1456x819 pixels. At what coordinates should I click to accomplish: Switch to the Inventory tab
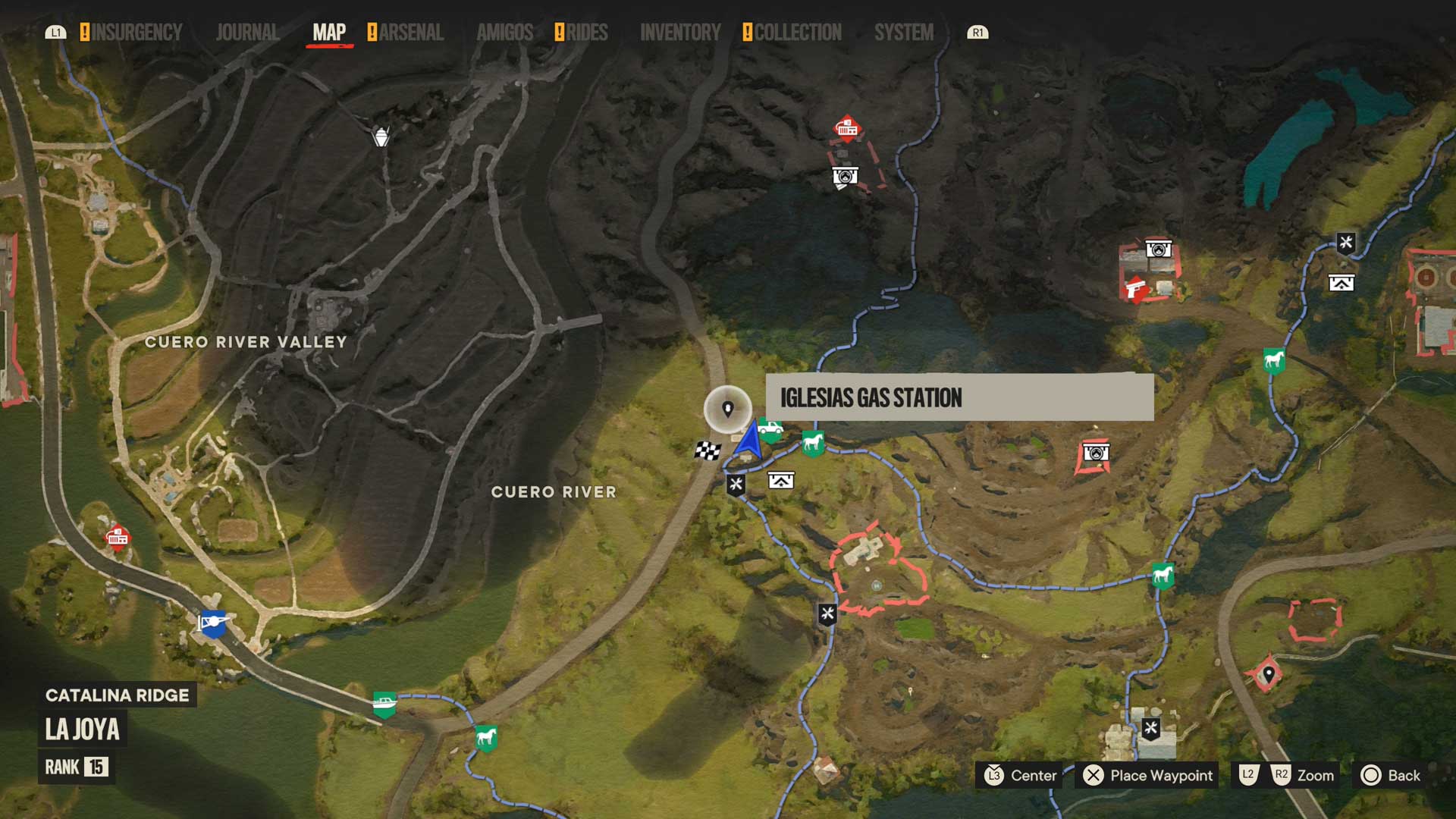coord(680,33)
